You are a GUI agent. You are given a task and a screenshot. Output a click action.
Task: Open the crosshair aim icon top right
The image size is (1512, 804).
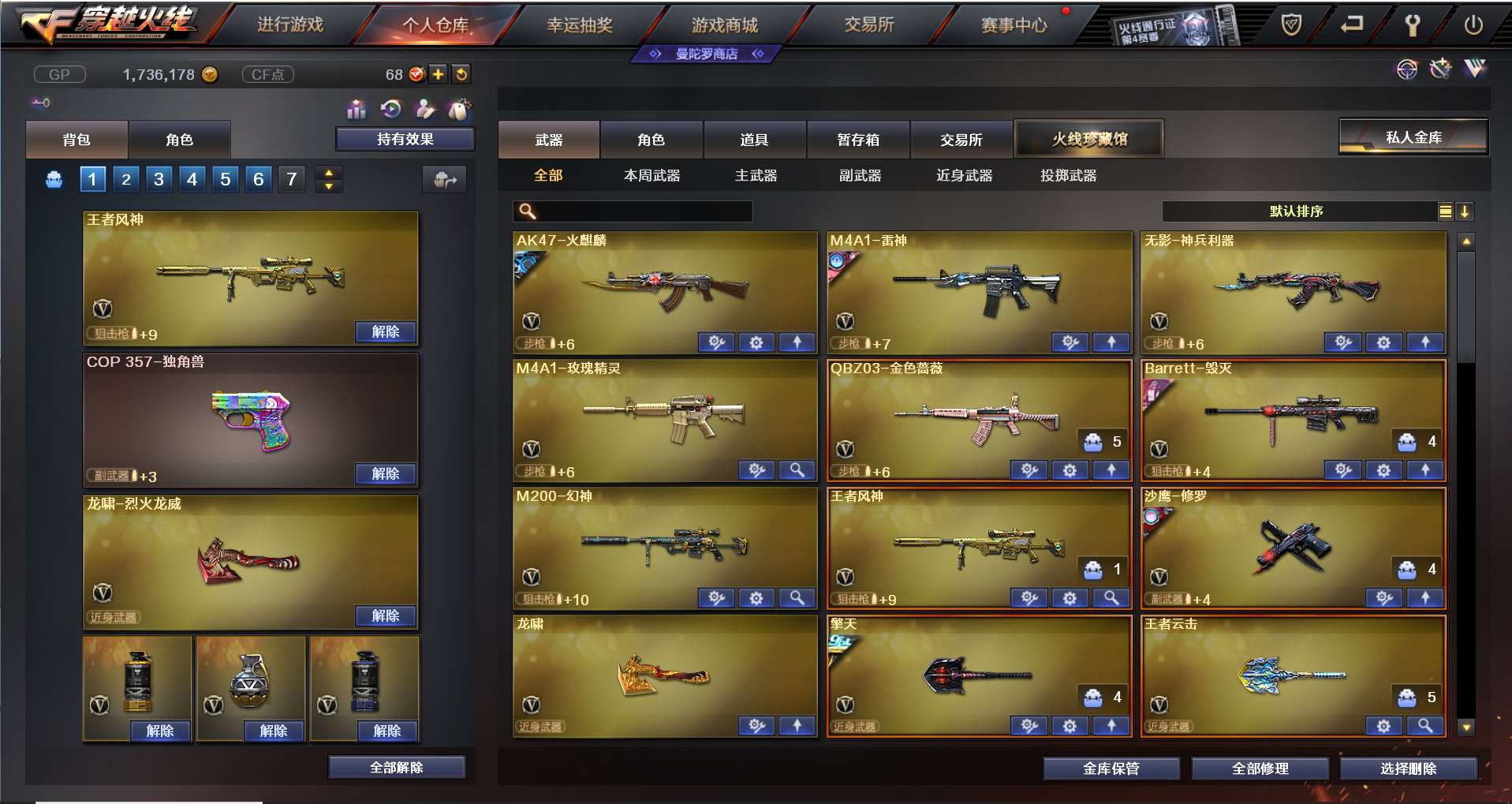(x=1406, y=69)
